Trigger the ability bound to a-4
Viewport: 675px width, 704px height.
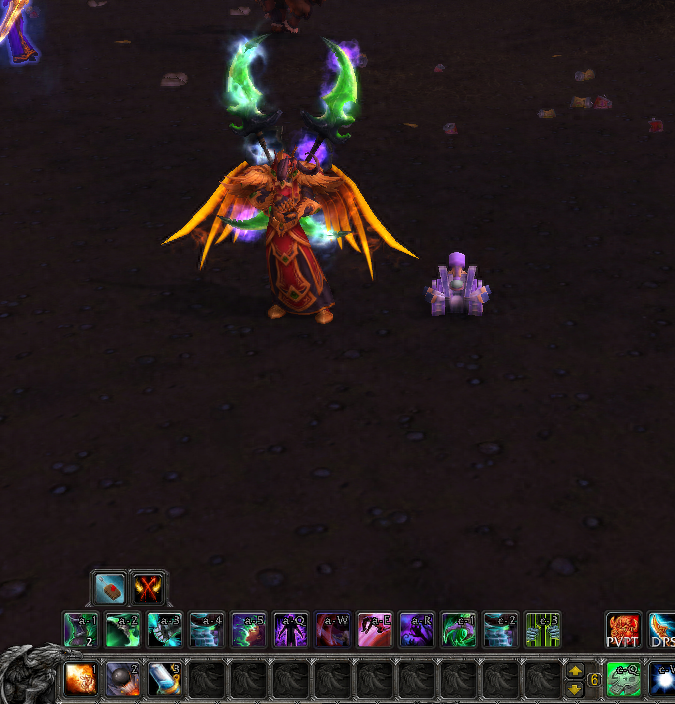[x=207, y=630]
